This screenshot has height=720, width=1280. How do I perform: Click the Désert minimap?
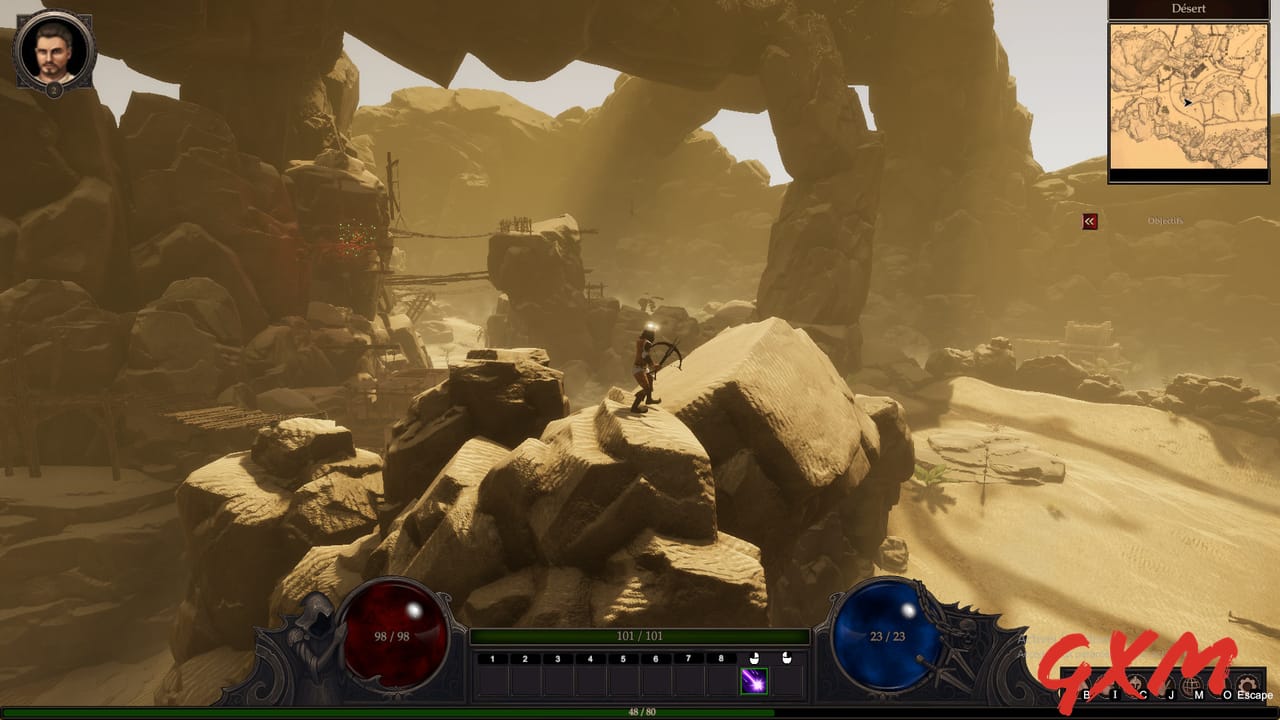(x=1188, y=95)
